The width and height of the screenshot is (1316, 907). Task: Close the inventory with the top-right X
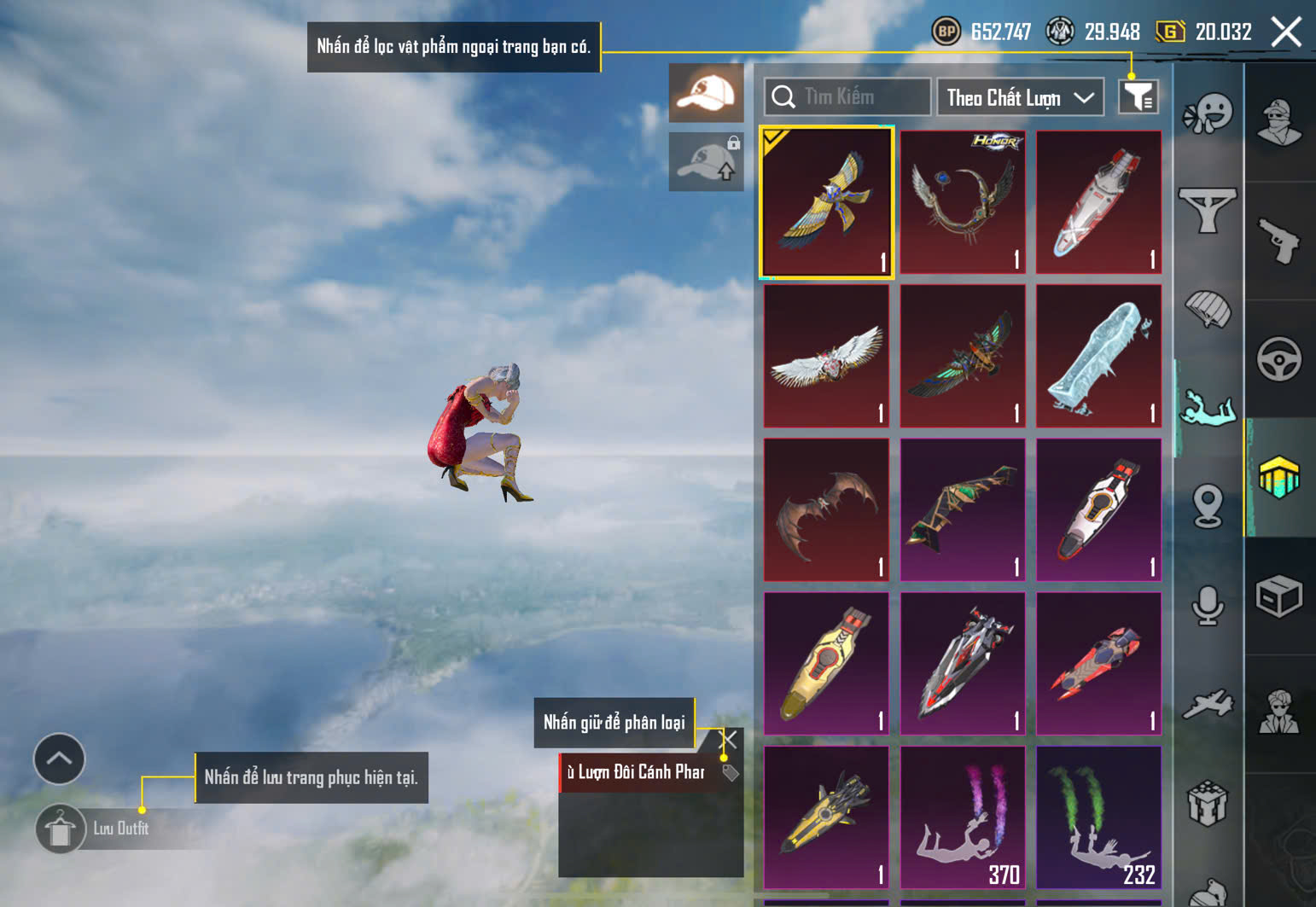[1286, 32]
